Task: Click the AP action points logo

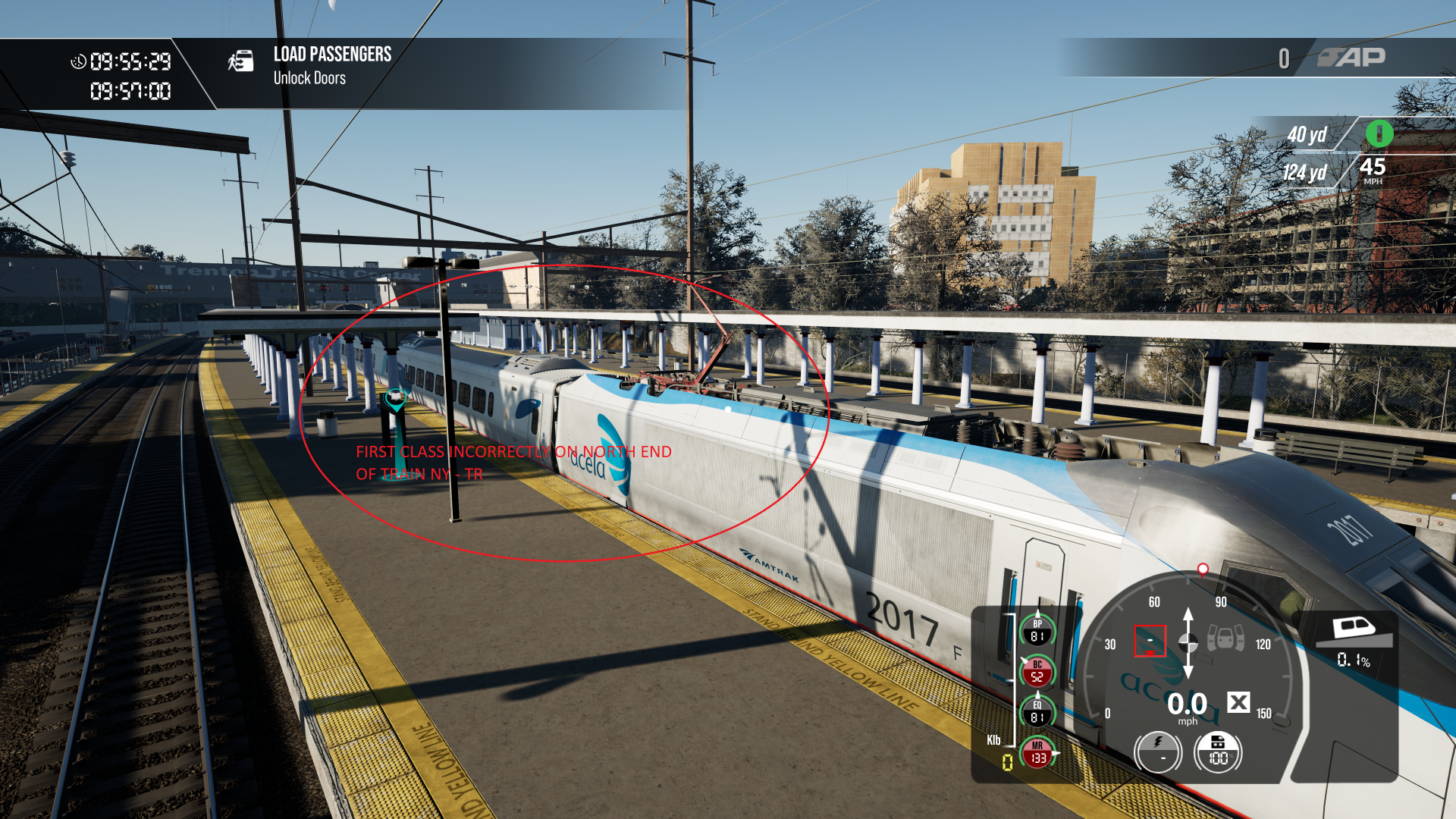Action: click(x=1352, y=58)
